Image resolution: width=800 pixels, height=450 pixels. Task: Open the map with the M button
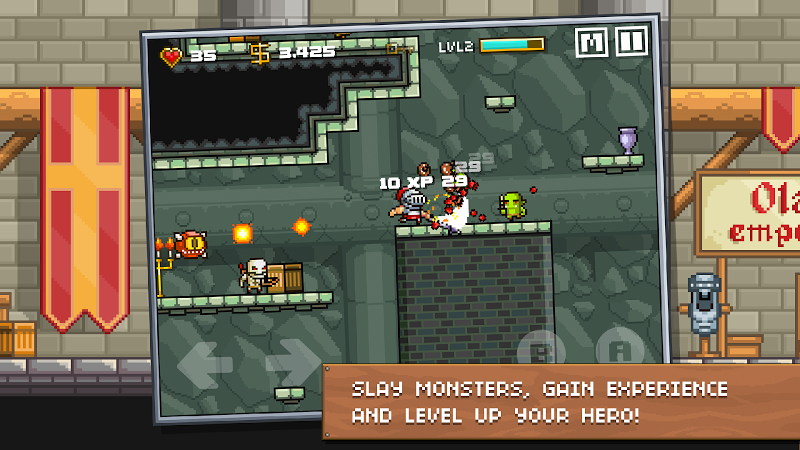[593, 42]
